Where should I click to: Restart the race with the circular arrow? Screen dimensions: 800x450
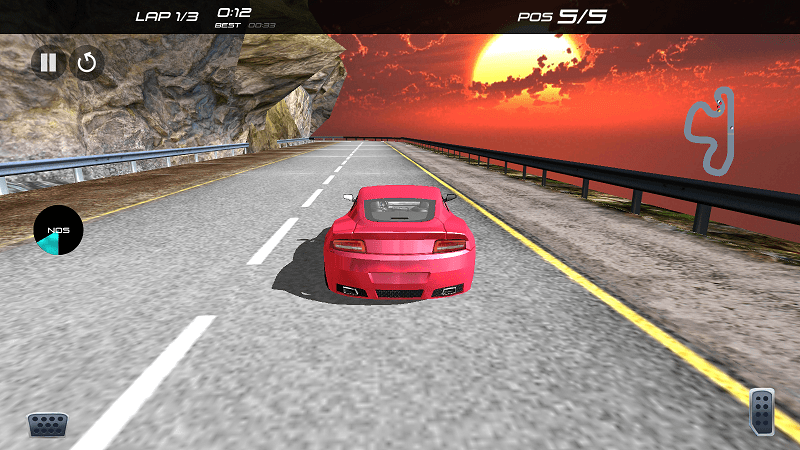[x=87, y=63]
